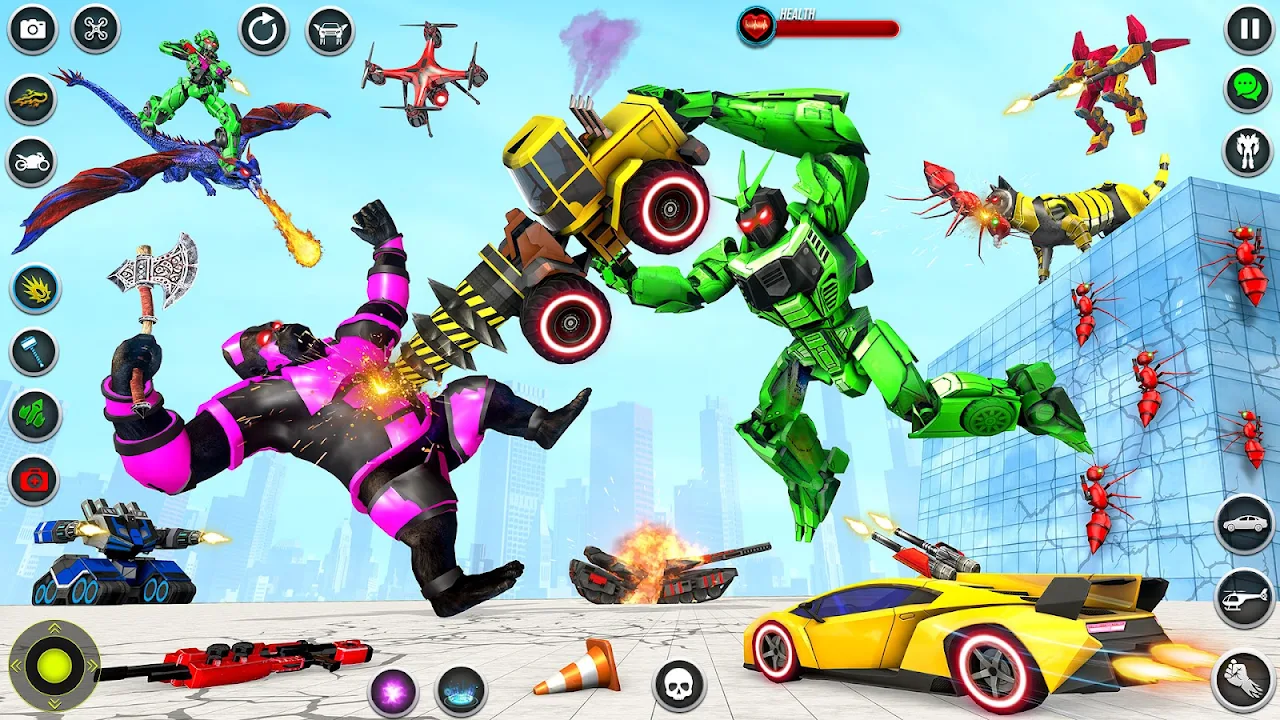Activate the purple energy burst ability
The width and height of the screenshot is (1280, 720).
(x=392, y=691)
